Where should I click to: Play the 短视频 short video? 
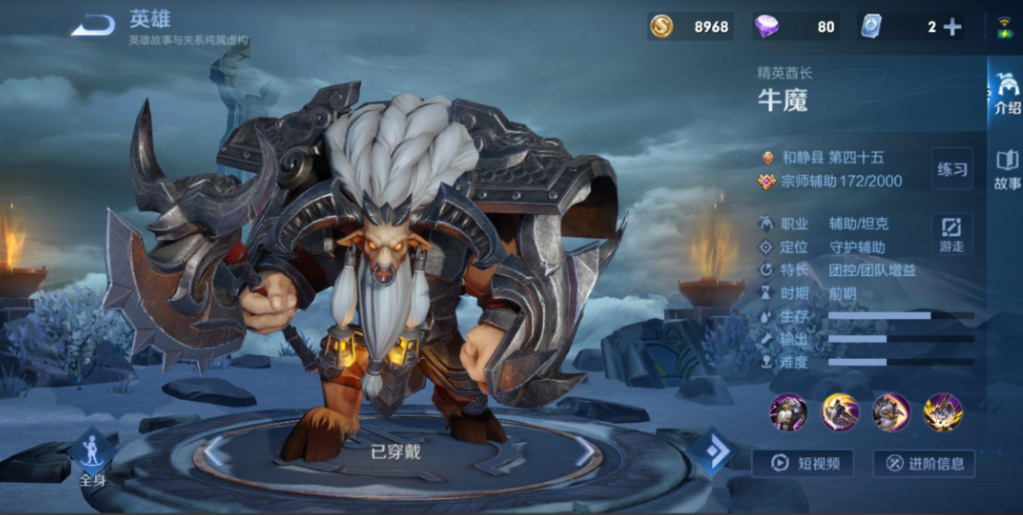(x=802, y=463)
